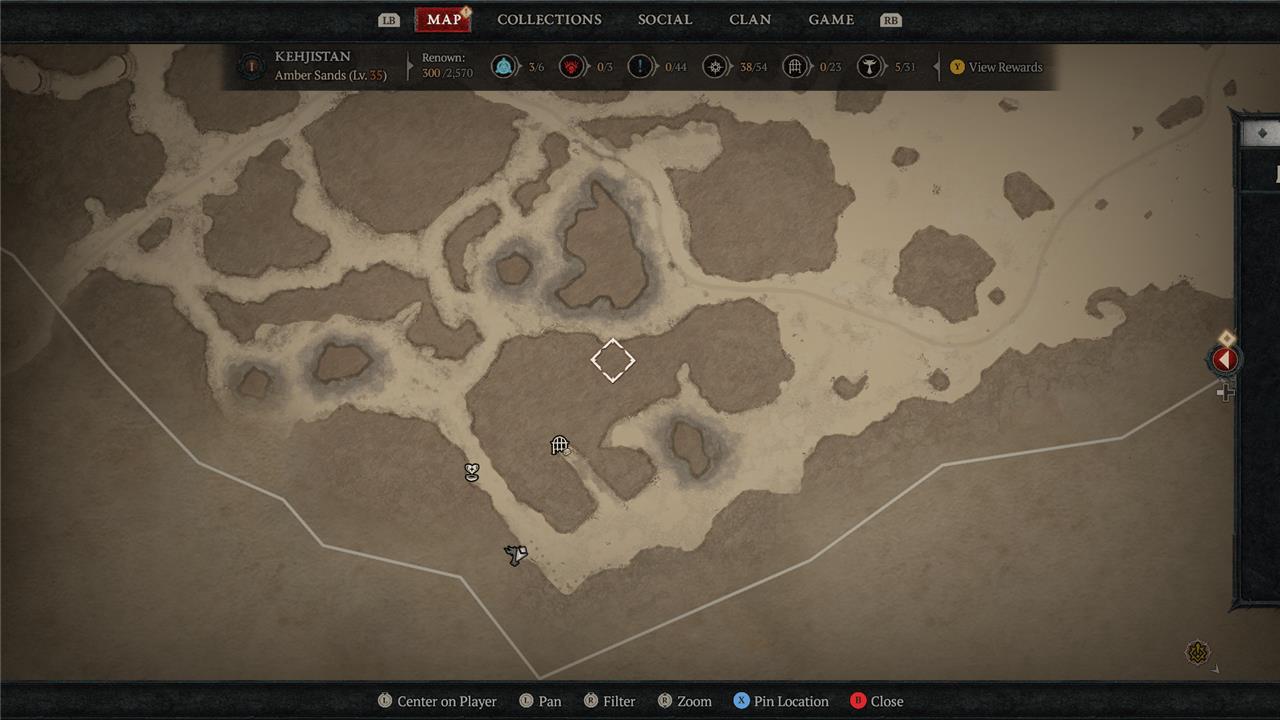Image resolution: width=1280 pixels, height=720 pixels.
Task: Click the healing well heart marker
Action: coord(472,472)
